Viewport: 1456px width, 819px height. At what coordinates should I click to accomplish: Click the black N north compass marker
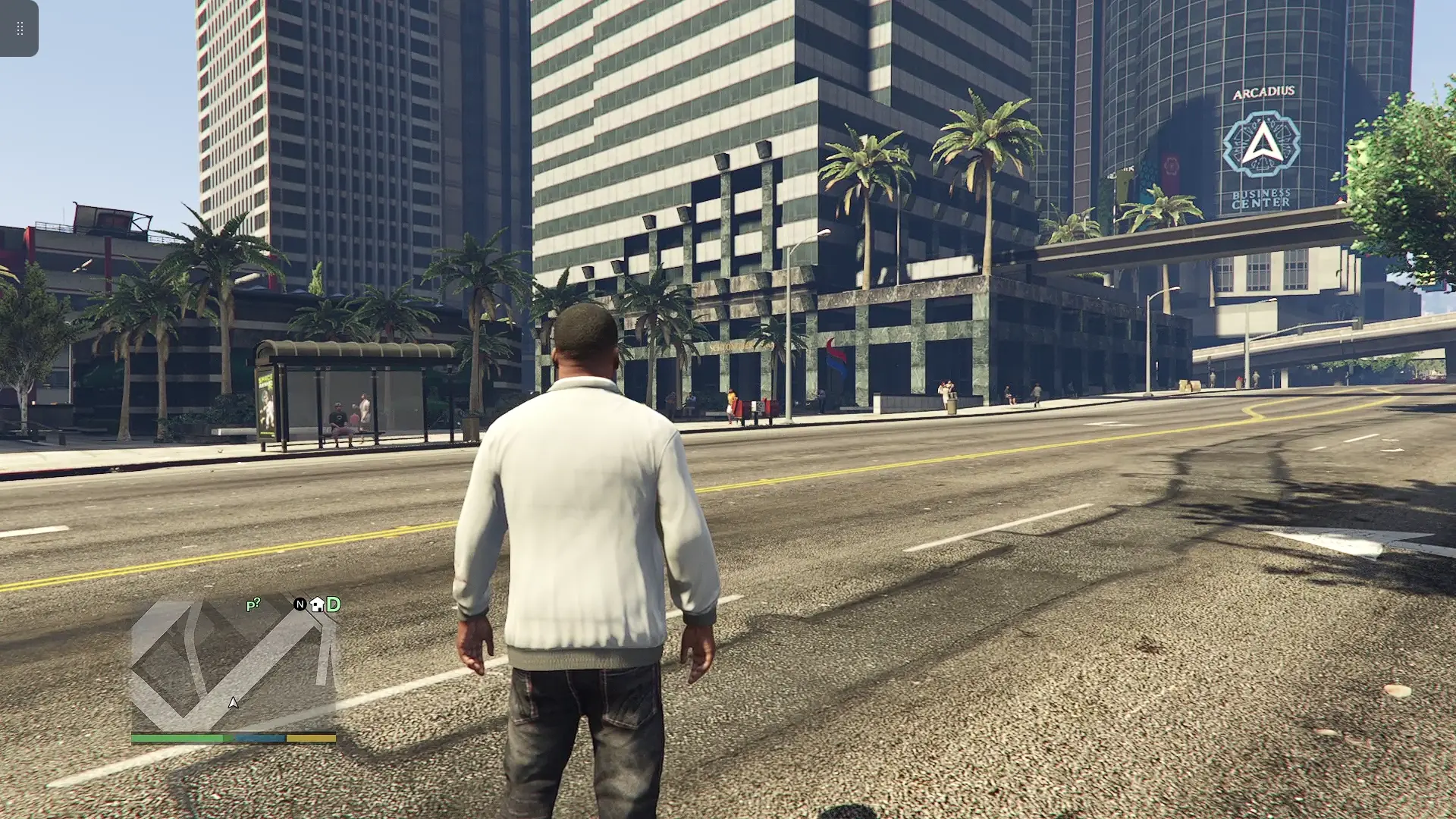click(x=300, y=604)
